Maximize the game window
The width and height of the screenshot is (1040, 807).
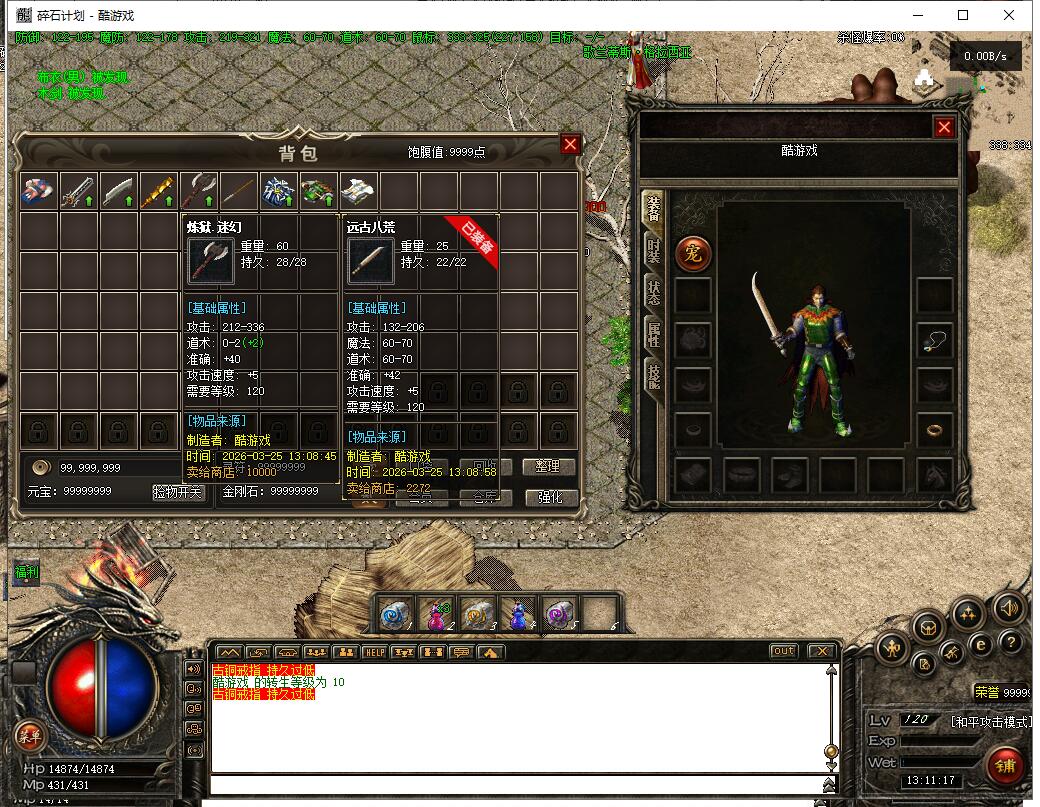pyautogui.click(x=963, y=15)
